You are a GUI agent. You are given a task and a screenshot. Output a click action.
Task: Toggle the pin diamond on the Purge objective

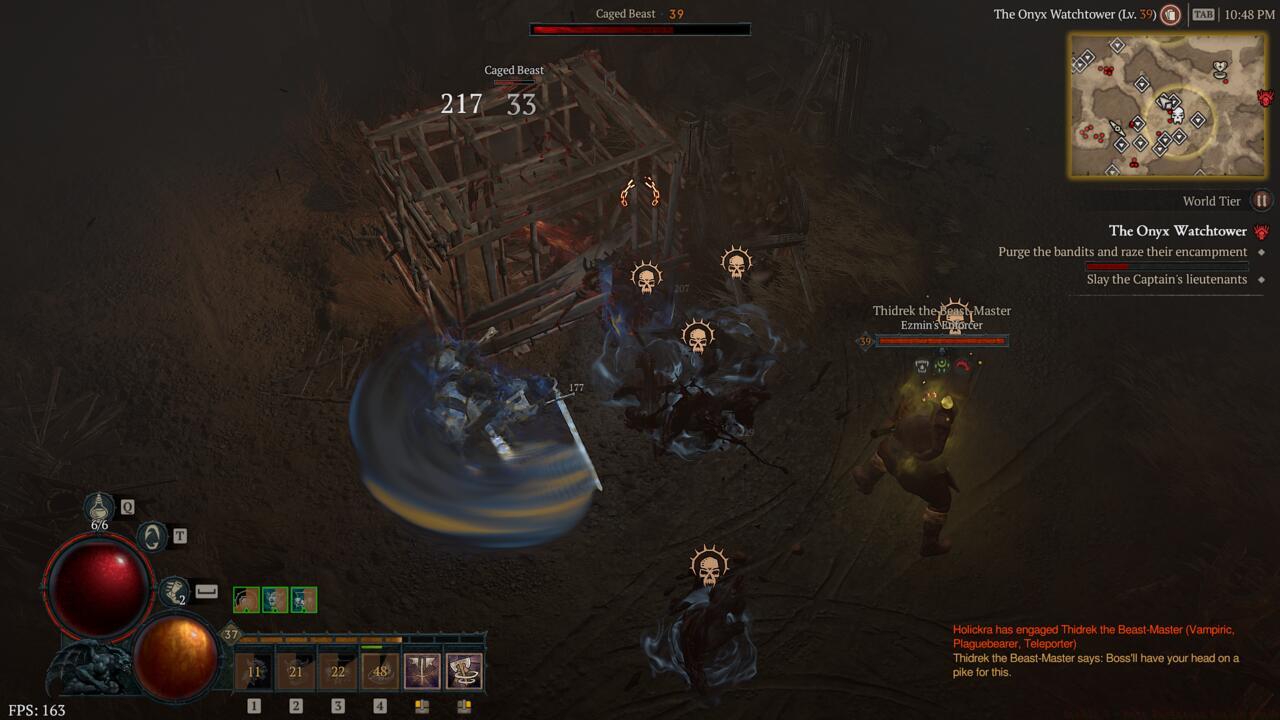click(1262, 252)
